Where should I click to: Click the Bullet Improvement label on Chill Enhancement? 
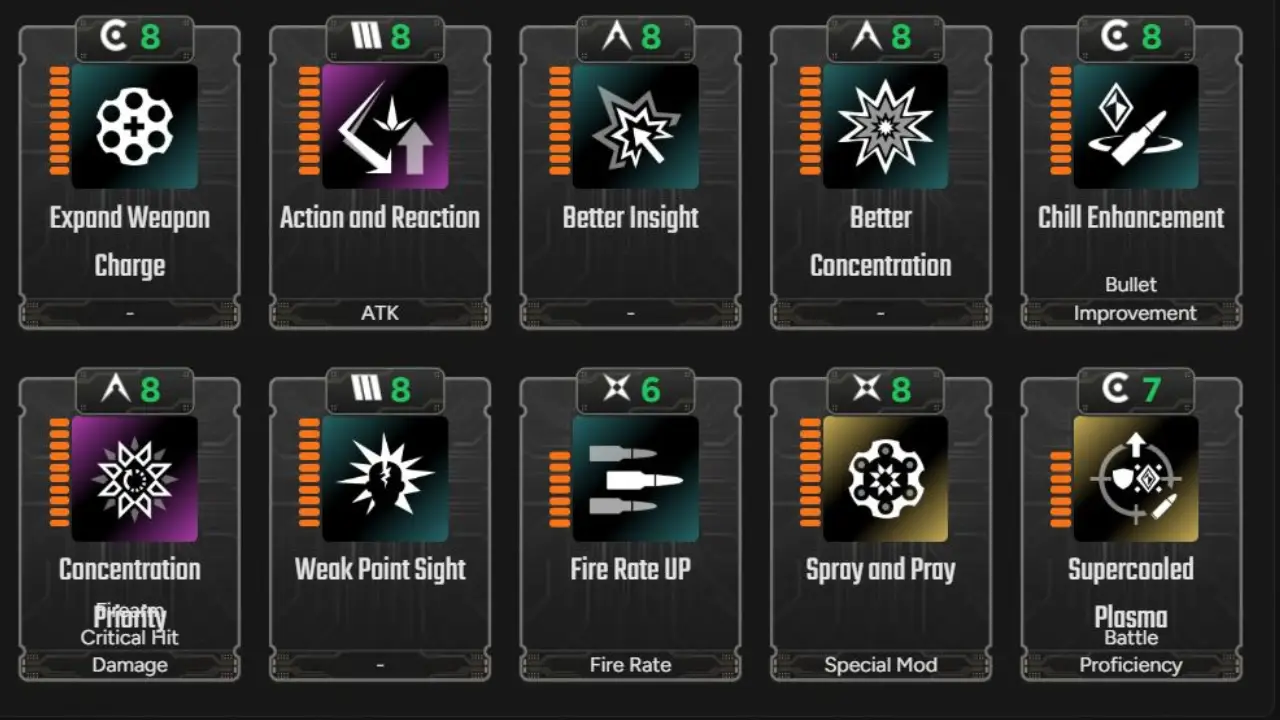click(x=1130, y=298)
